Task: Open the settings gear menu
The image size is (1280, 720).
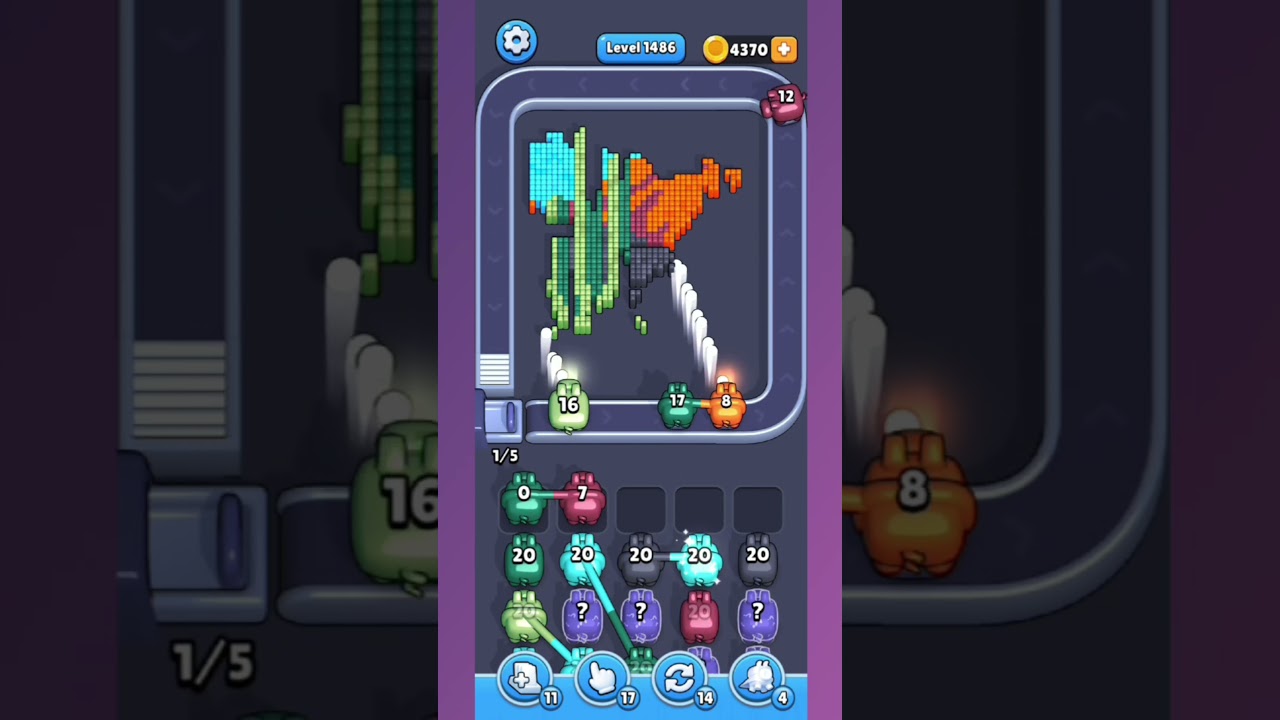Action: click(x=517, y=41)
